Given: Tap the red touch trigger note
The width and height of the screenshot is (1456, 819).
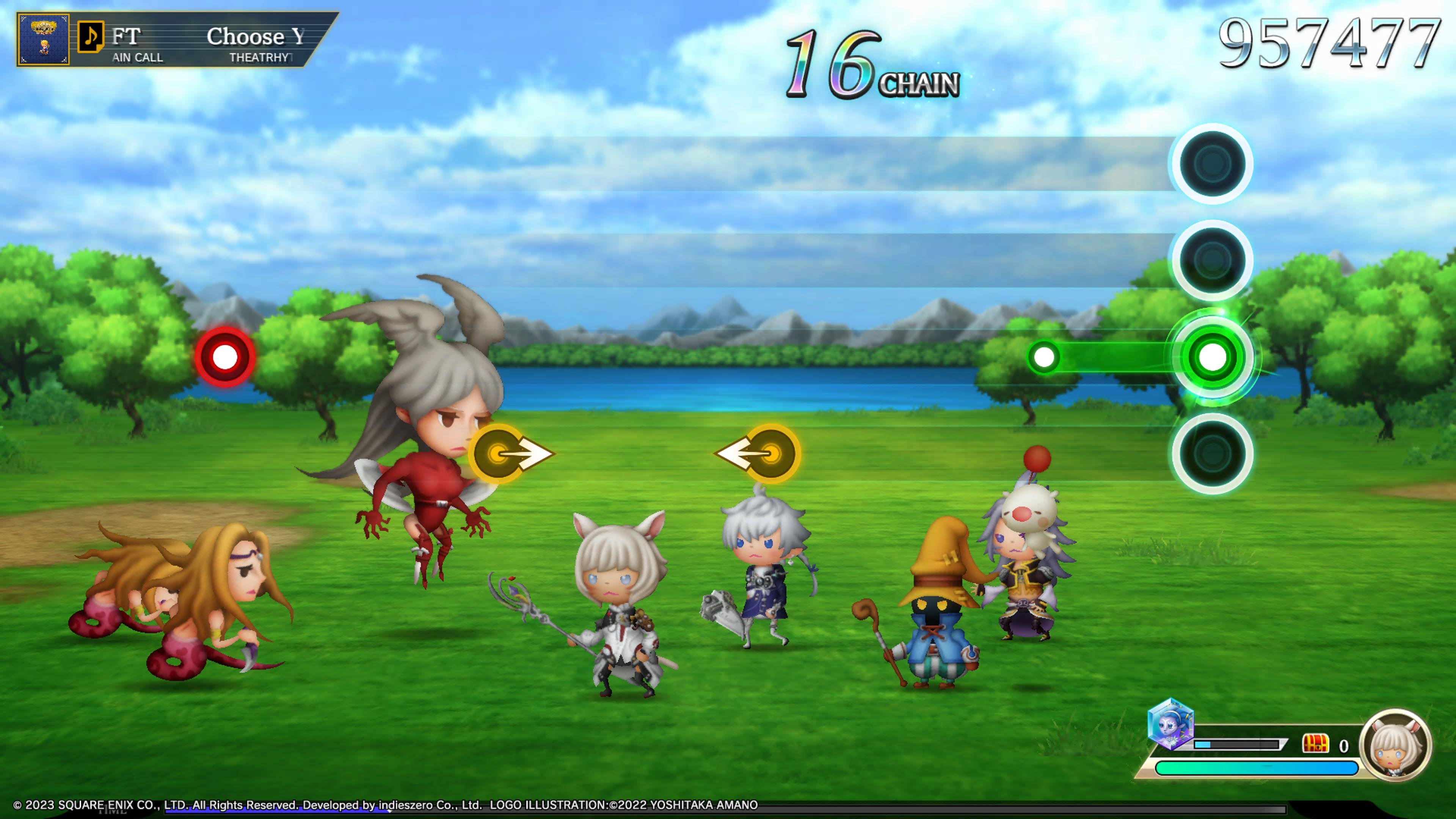Looking at the screenshot, I should 225,357.
